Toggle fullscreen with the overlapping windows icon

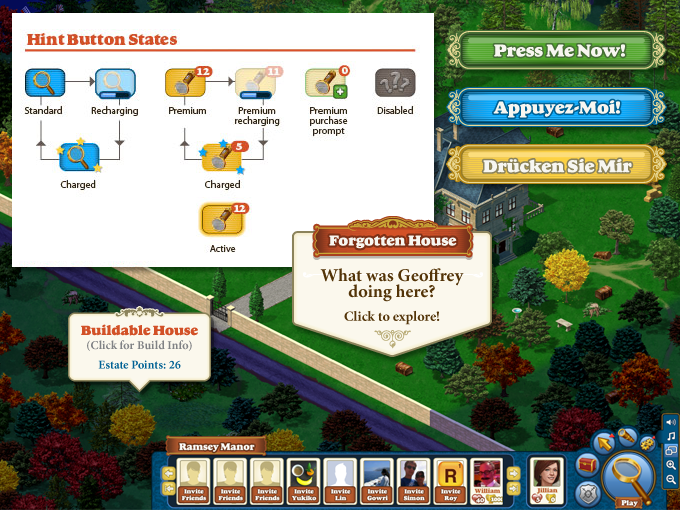670,451
